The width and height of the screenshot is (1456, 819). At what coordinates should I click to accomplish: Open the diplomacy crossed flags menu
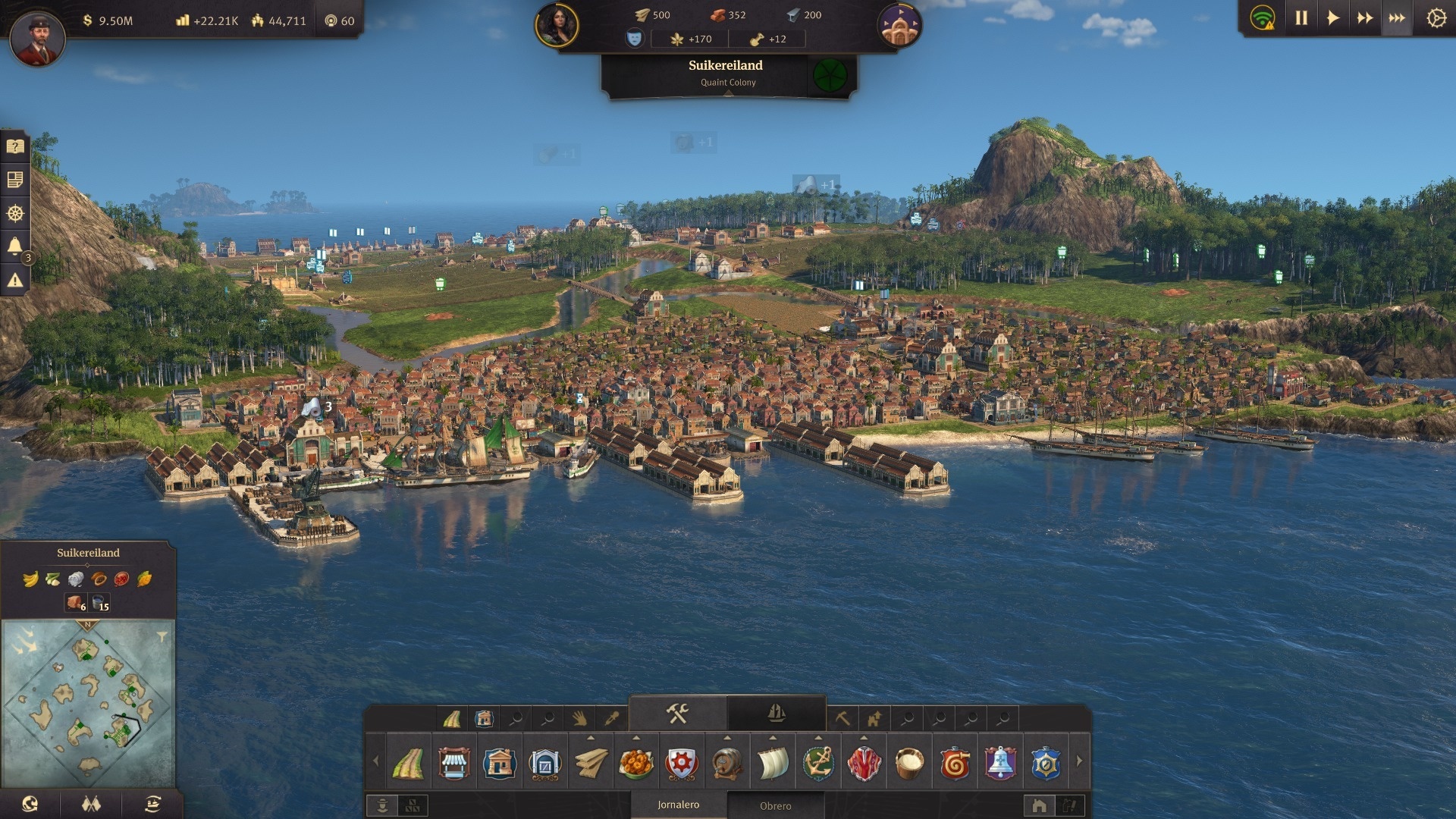(91, 804)
